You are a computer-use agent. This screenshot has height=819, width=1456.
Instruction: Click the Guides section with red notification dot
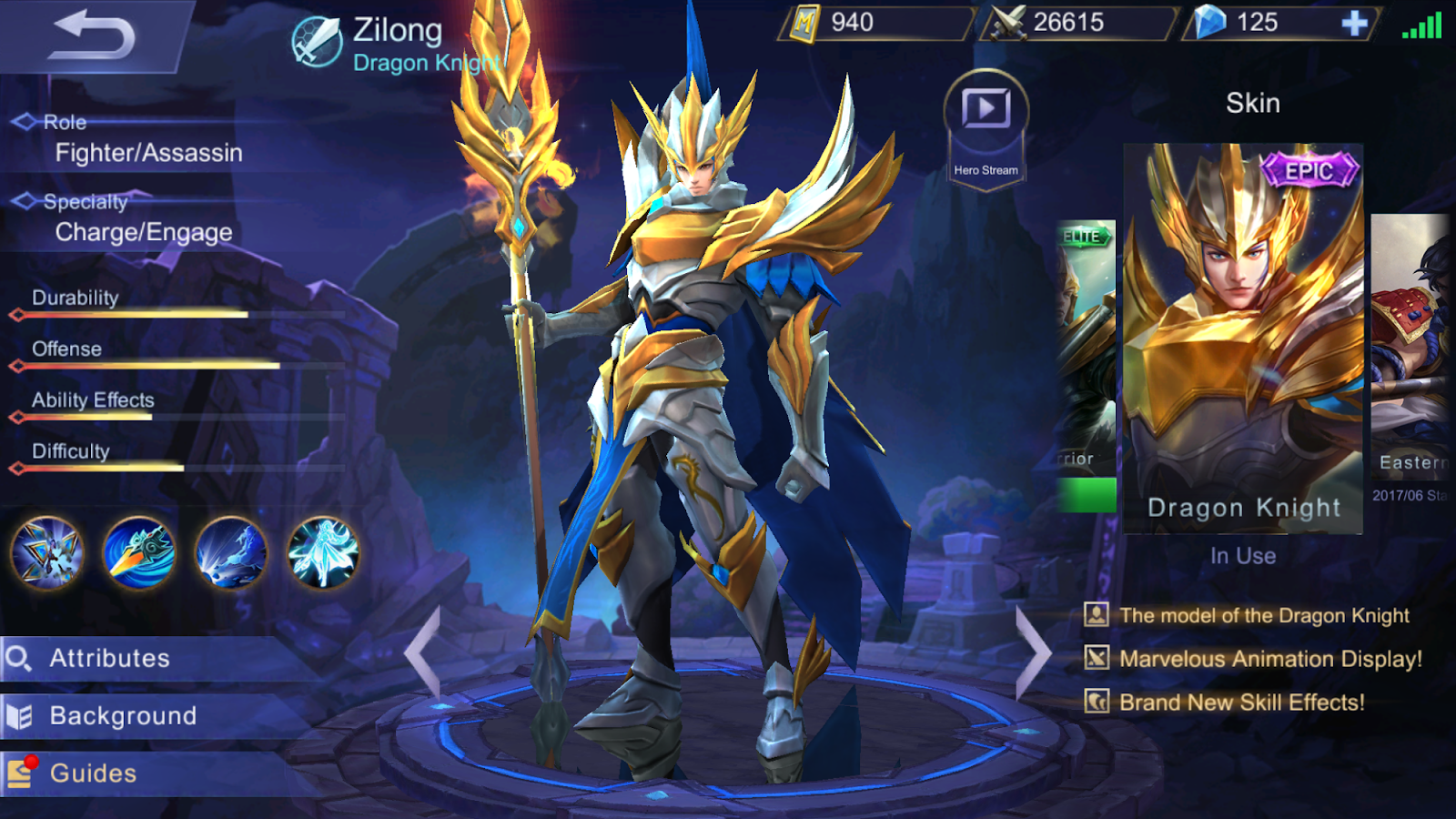click(x=96, y=774)
